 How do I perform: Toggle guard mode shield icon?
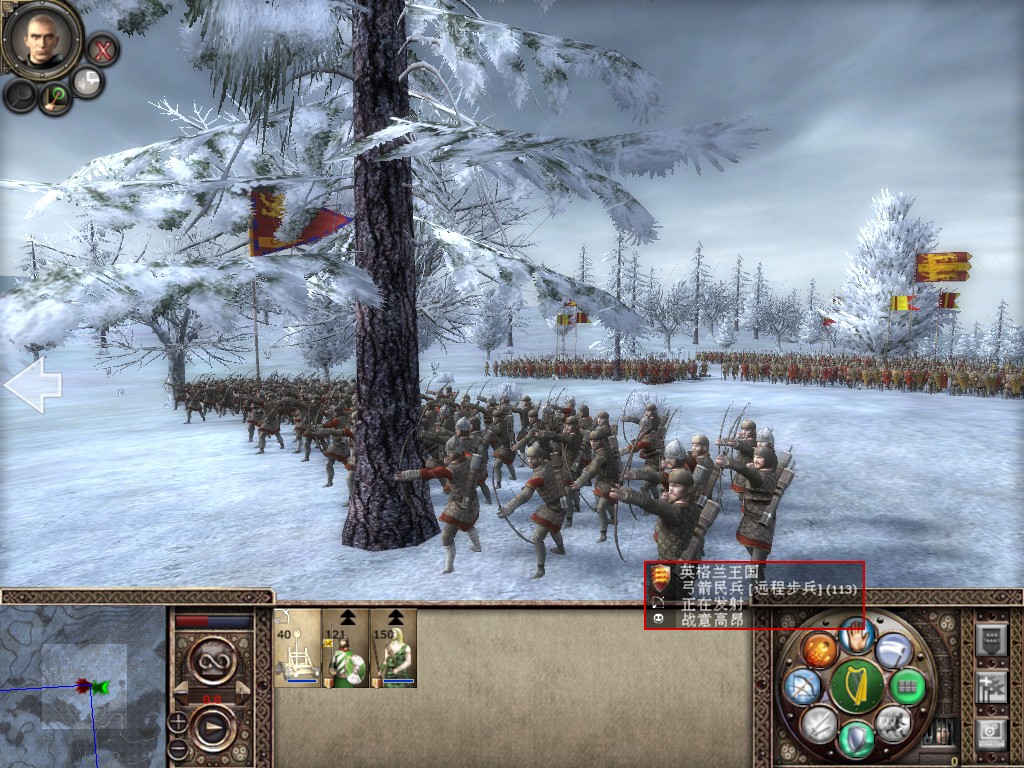[x=856, y=739]
